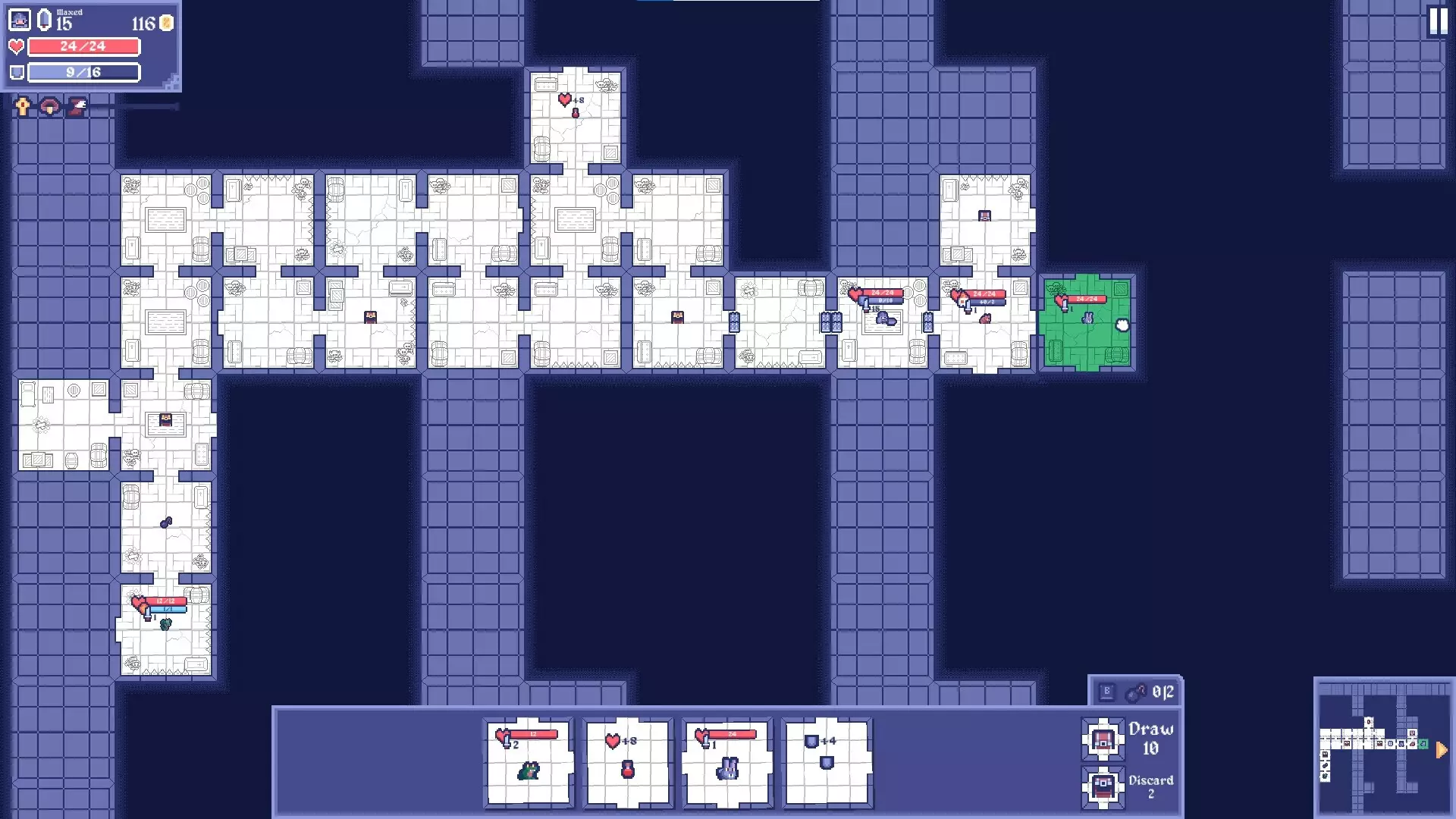Click the health bar showing 24/24
This screenshot has width=1456, height=819.
tap(83, 47)
